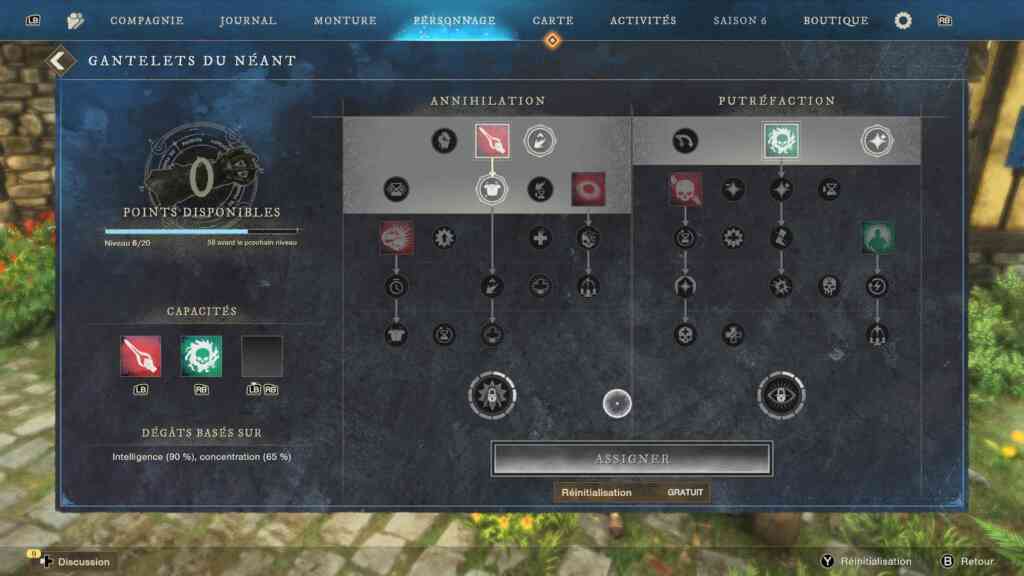
Task: Select the red hand ability in Annihilation tree
Action: tap(492, 141)
